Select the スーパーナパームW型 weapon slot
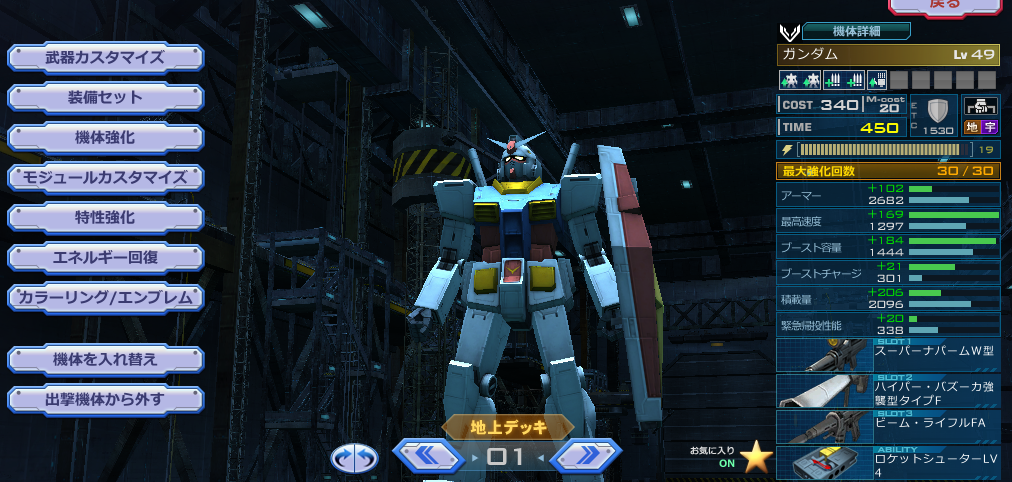 [888, 356]
